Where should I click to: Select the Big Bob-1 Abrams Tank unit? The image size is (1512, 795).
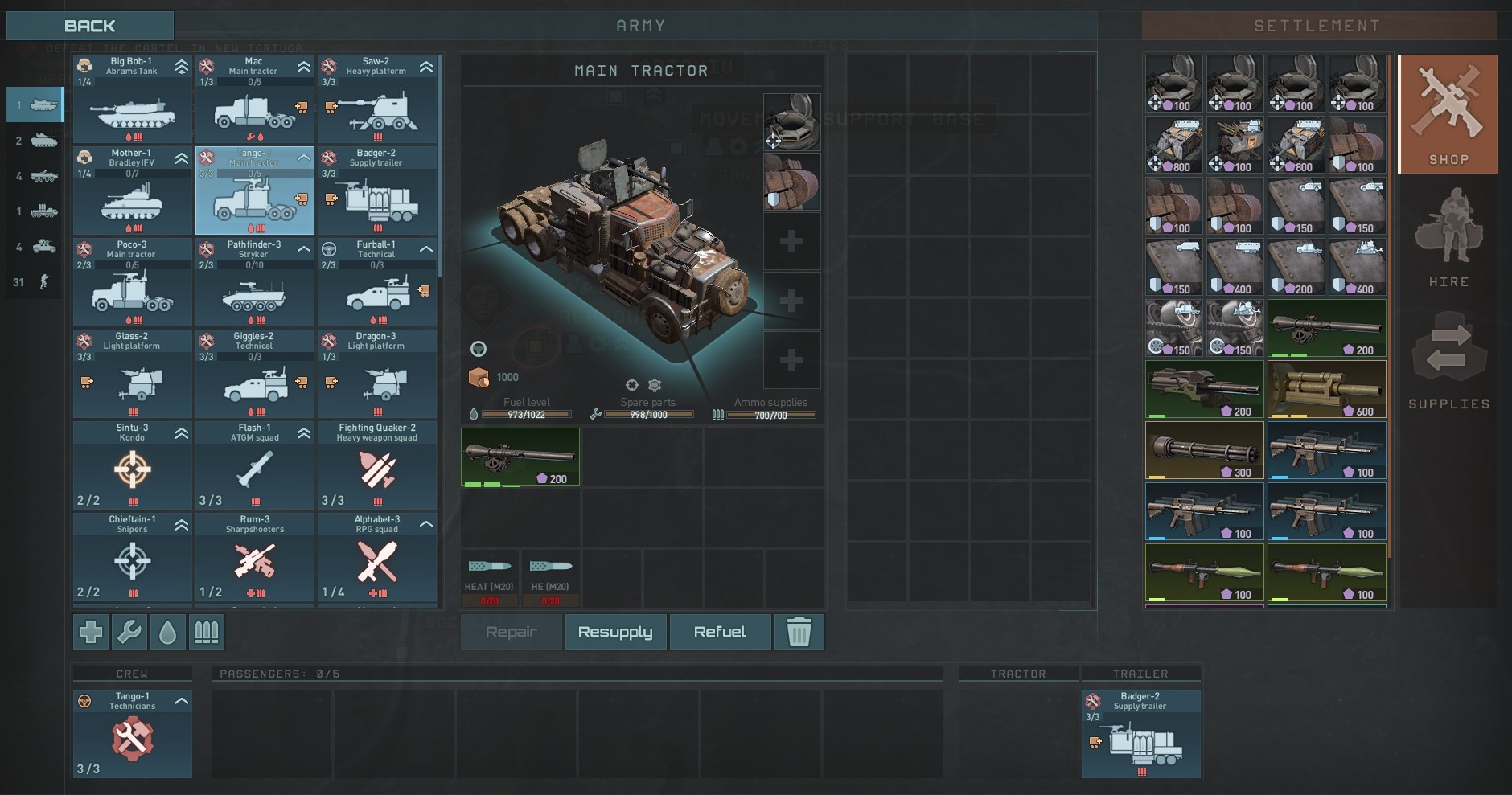tap(133, 99)
